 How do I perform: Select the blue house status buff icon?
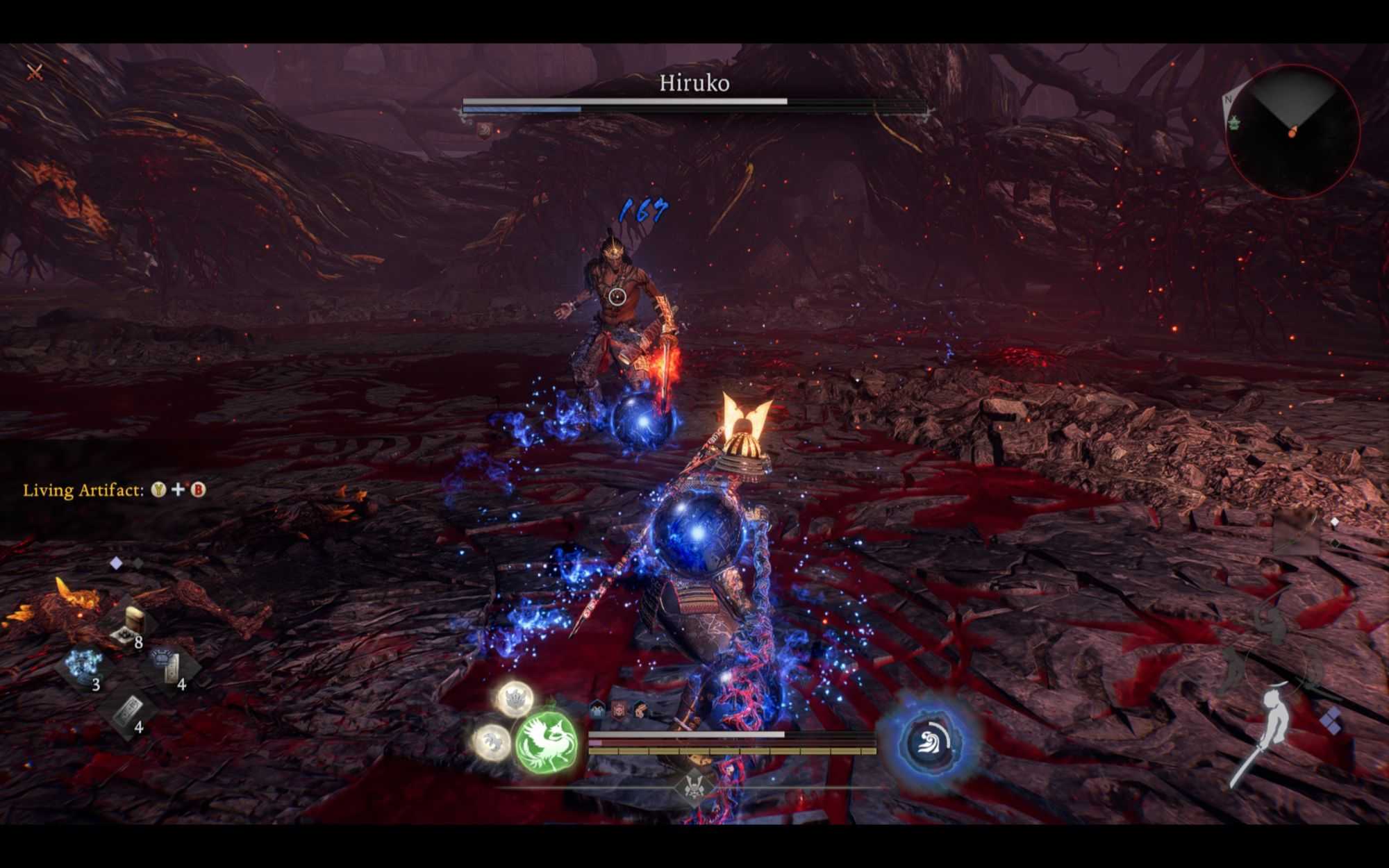[x=597, y=709]
